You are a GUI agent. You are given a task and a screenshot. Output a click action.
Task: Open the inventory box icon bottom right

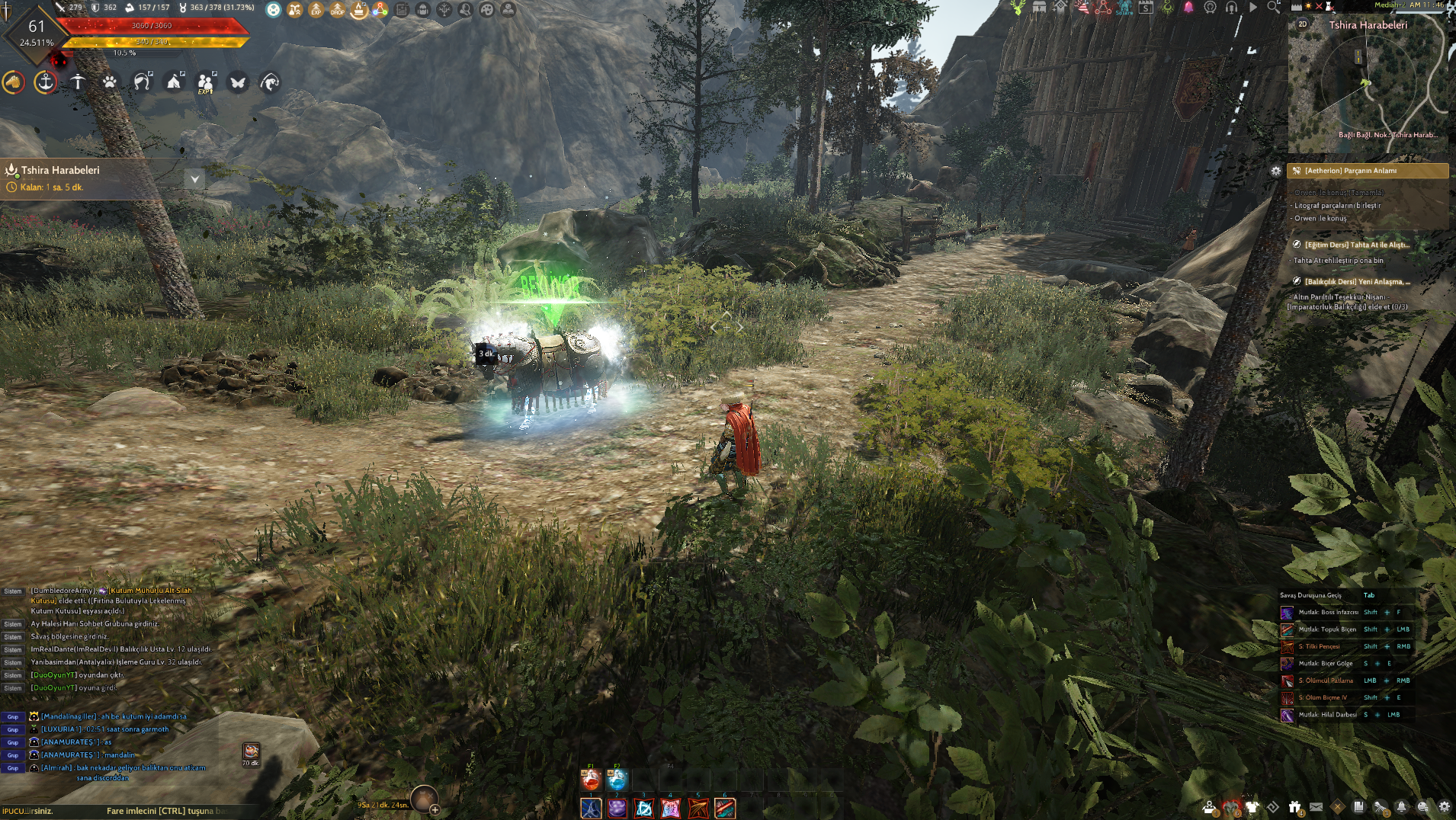tap(1210, 806)
